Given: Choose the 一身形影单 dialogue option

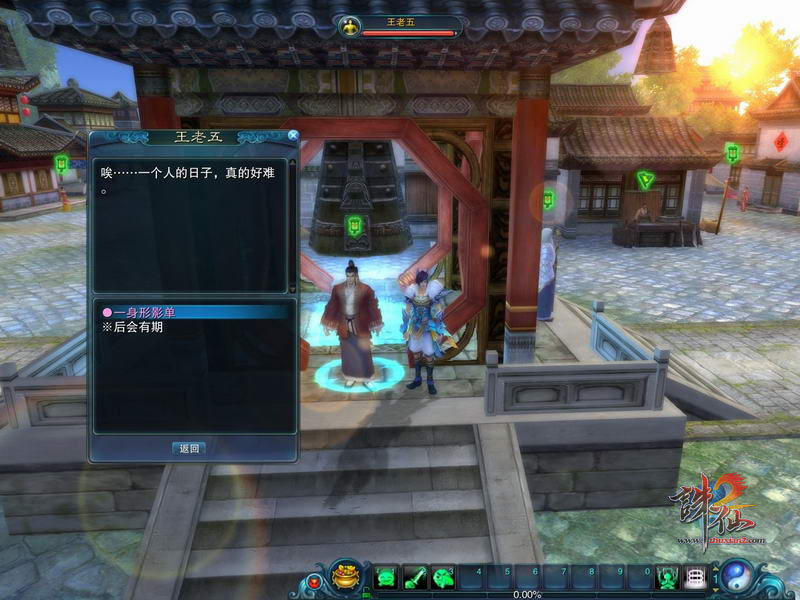Looking at the screenshot, I should 140,313.
